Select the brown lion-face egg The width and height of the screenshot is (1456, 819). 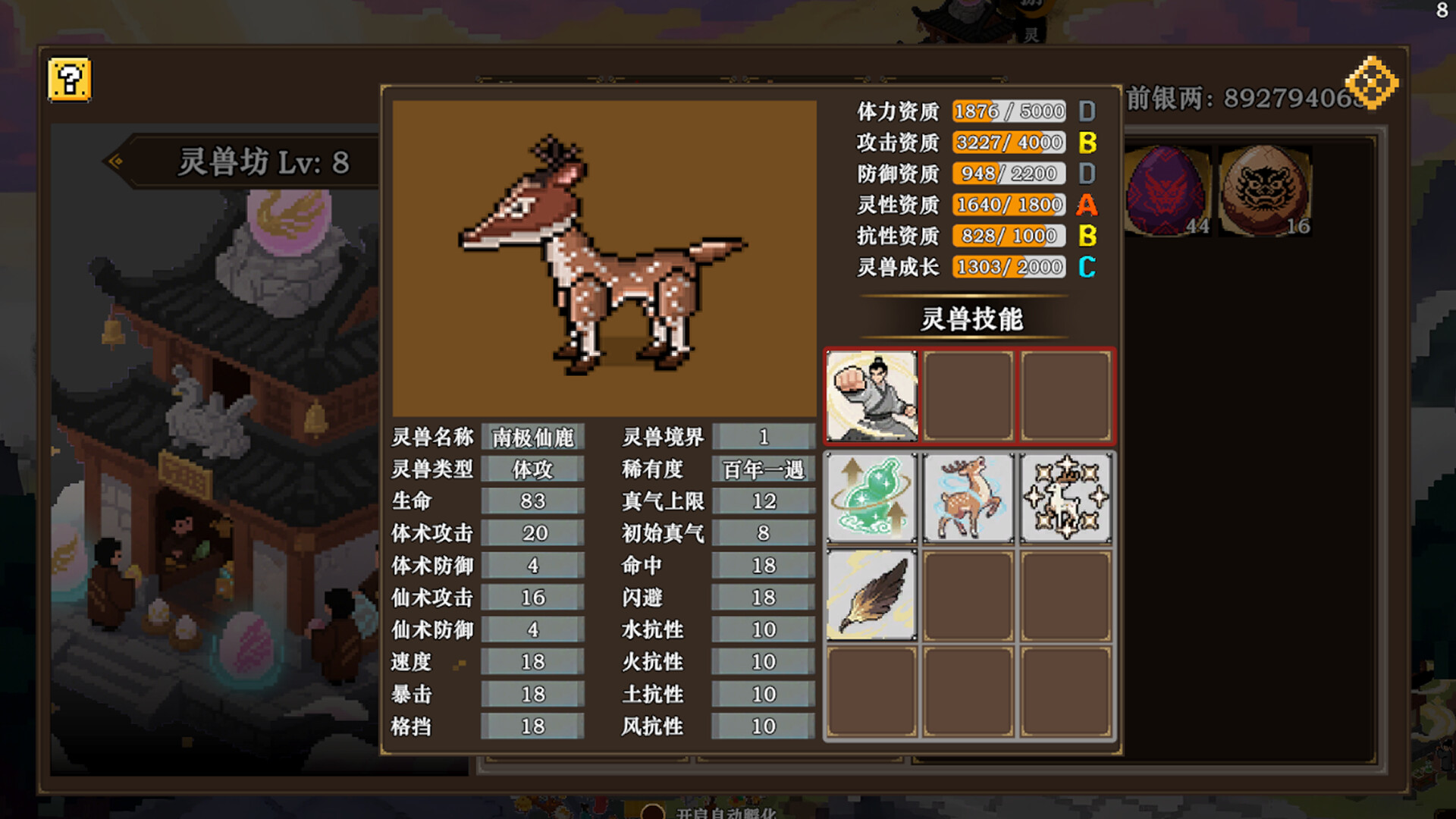coord(1264,191)
